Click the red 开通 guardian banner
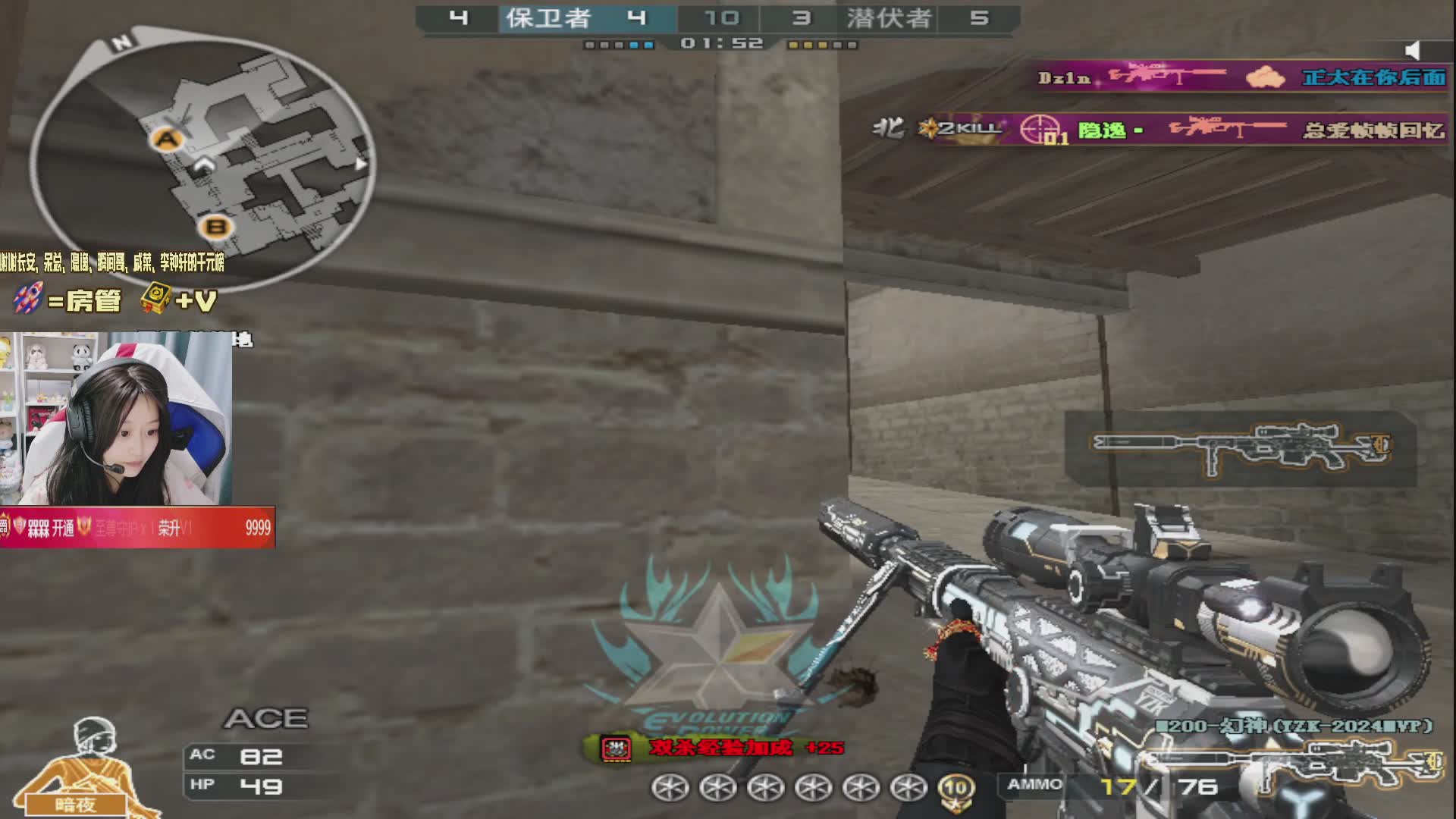Image resolution: width=1456 pixels, height=819 pixels. [x=137, y=528]
